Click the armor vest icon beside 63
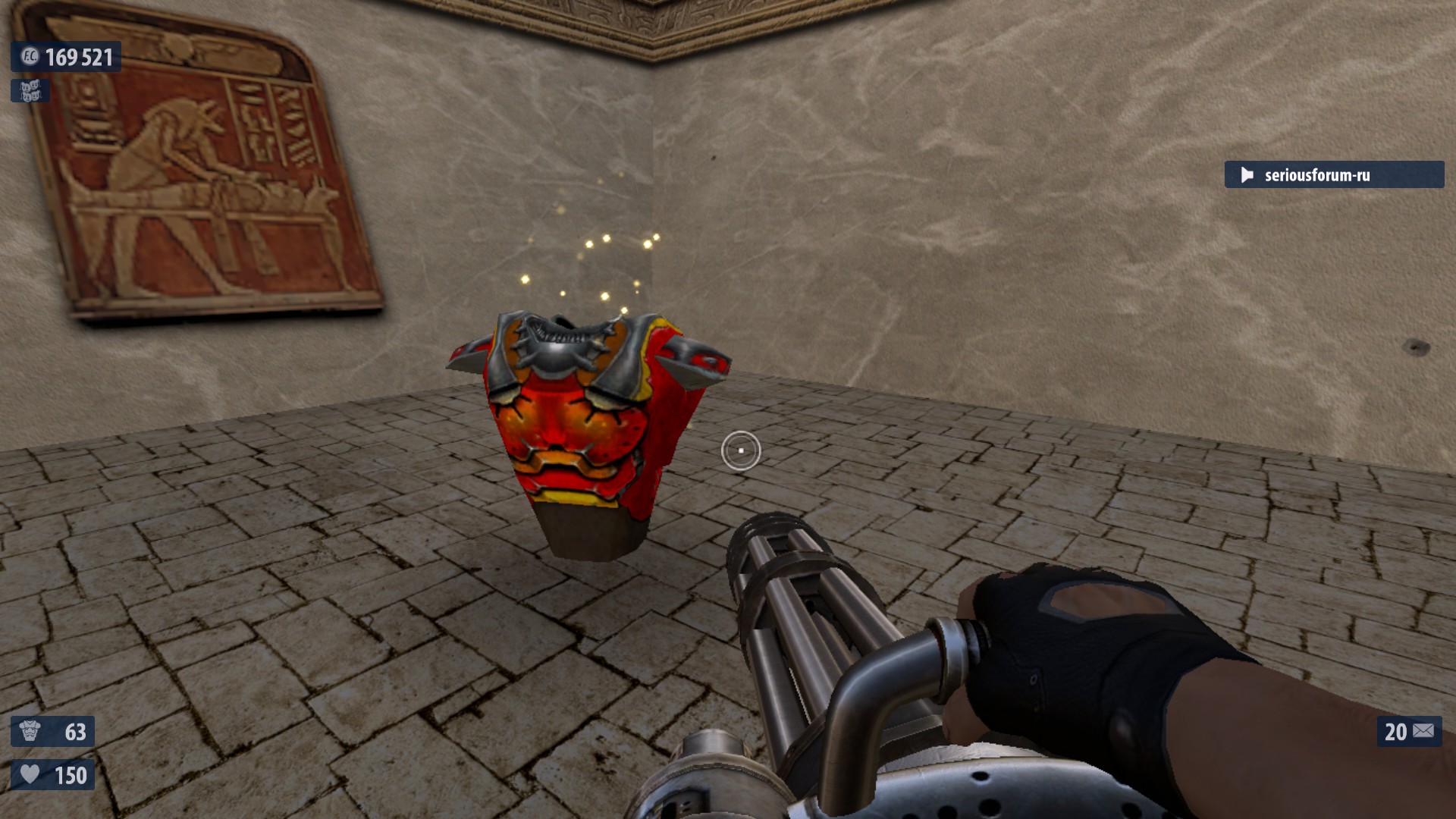 30,731
